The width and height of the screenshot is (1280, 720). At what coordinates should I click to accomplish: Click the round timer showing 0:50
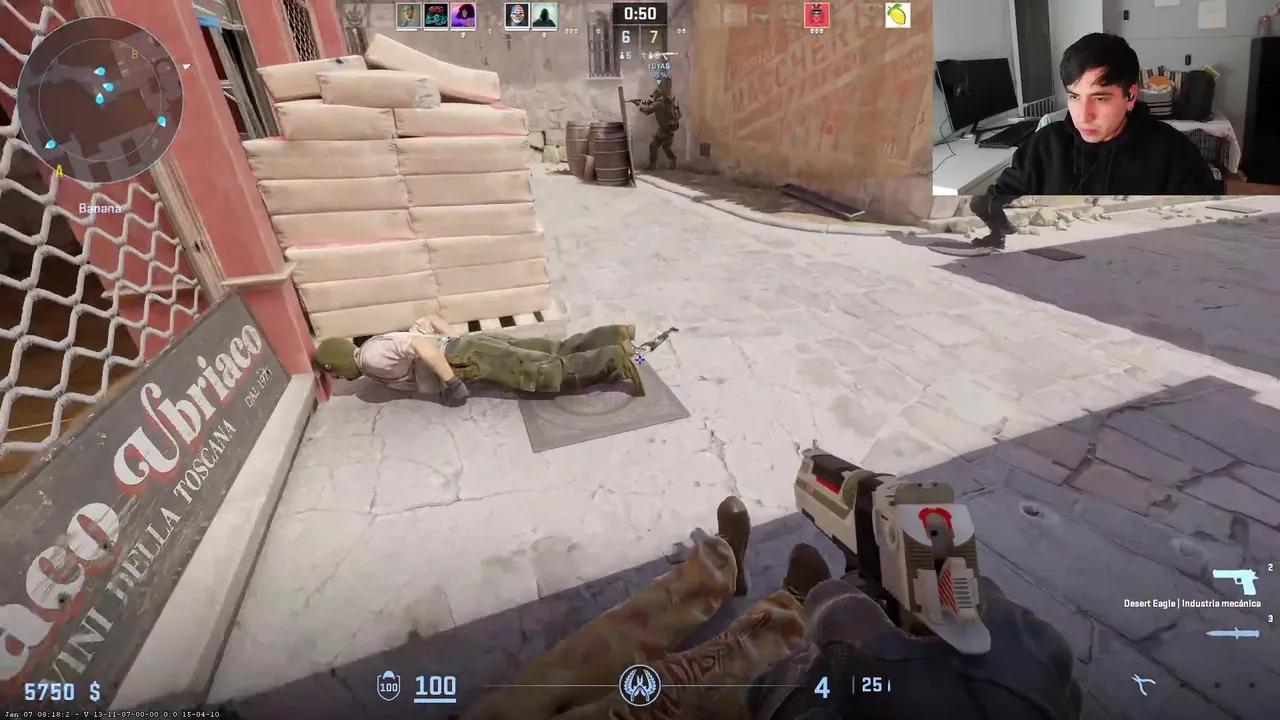point(640,13)
